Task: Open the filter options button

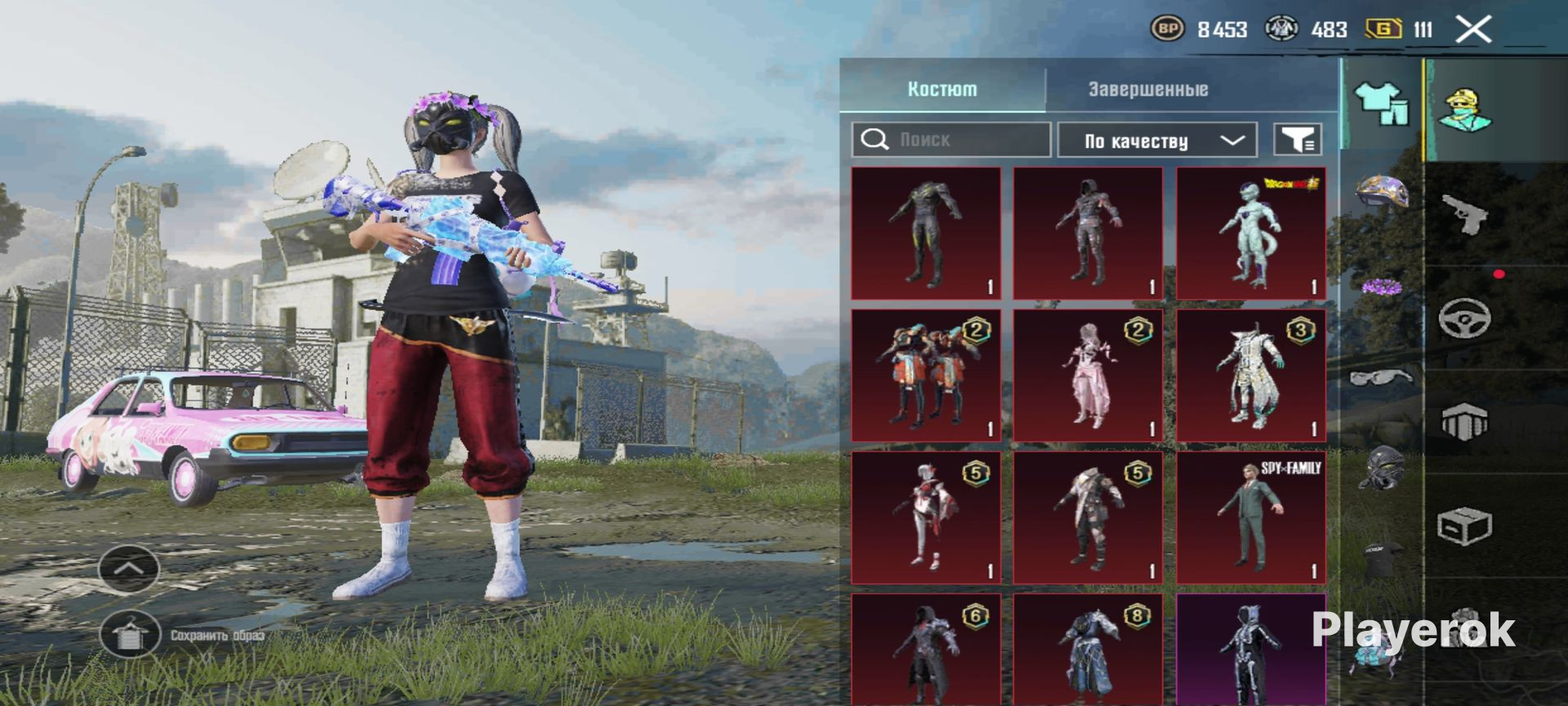Action: (1297, 140)
